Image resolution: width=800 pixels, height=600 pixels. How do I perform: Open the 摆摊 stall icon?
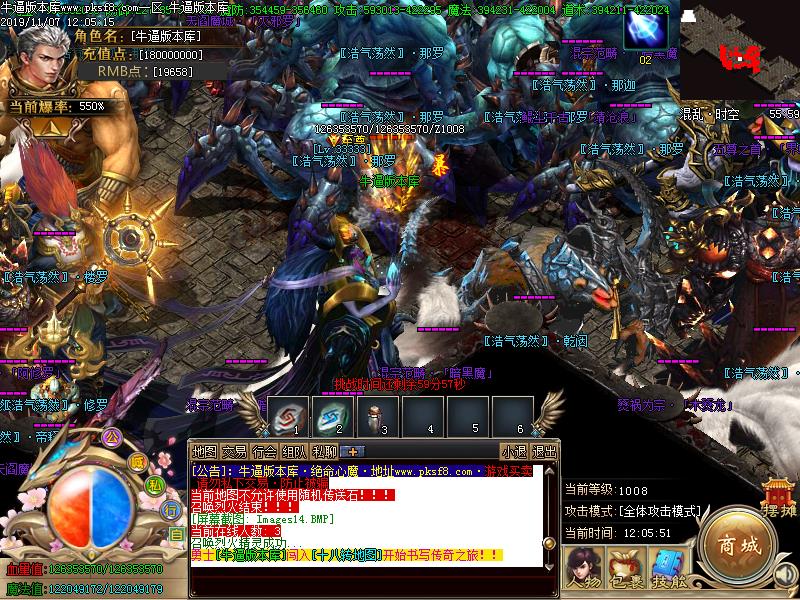coord(780,497)
